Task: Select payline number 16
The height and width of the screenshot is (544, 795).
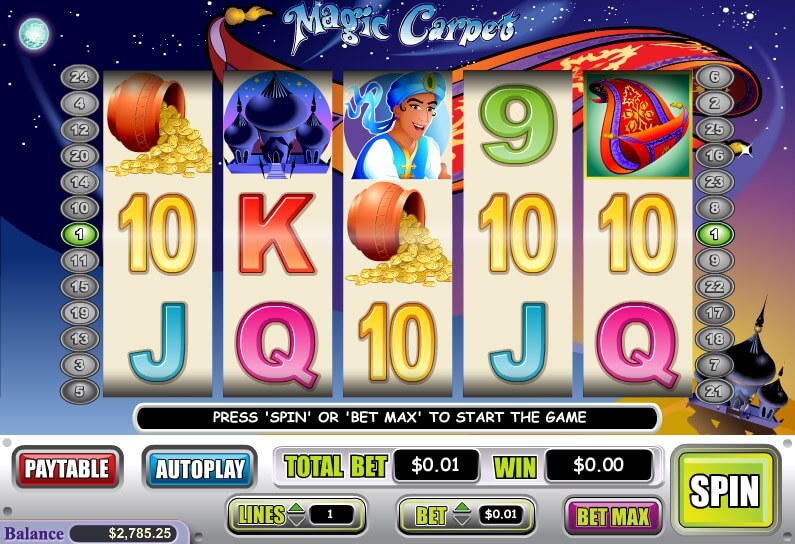Action: (x=714, y=156)
